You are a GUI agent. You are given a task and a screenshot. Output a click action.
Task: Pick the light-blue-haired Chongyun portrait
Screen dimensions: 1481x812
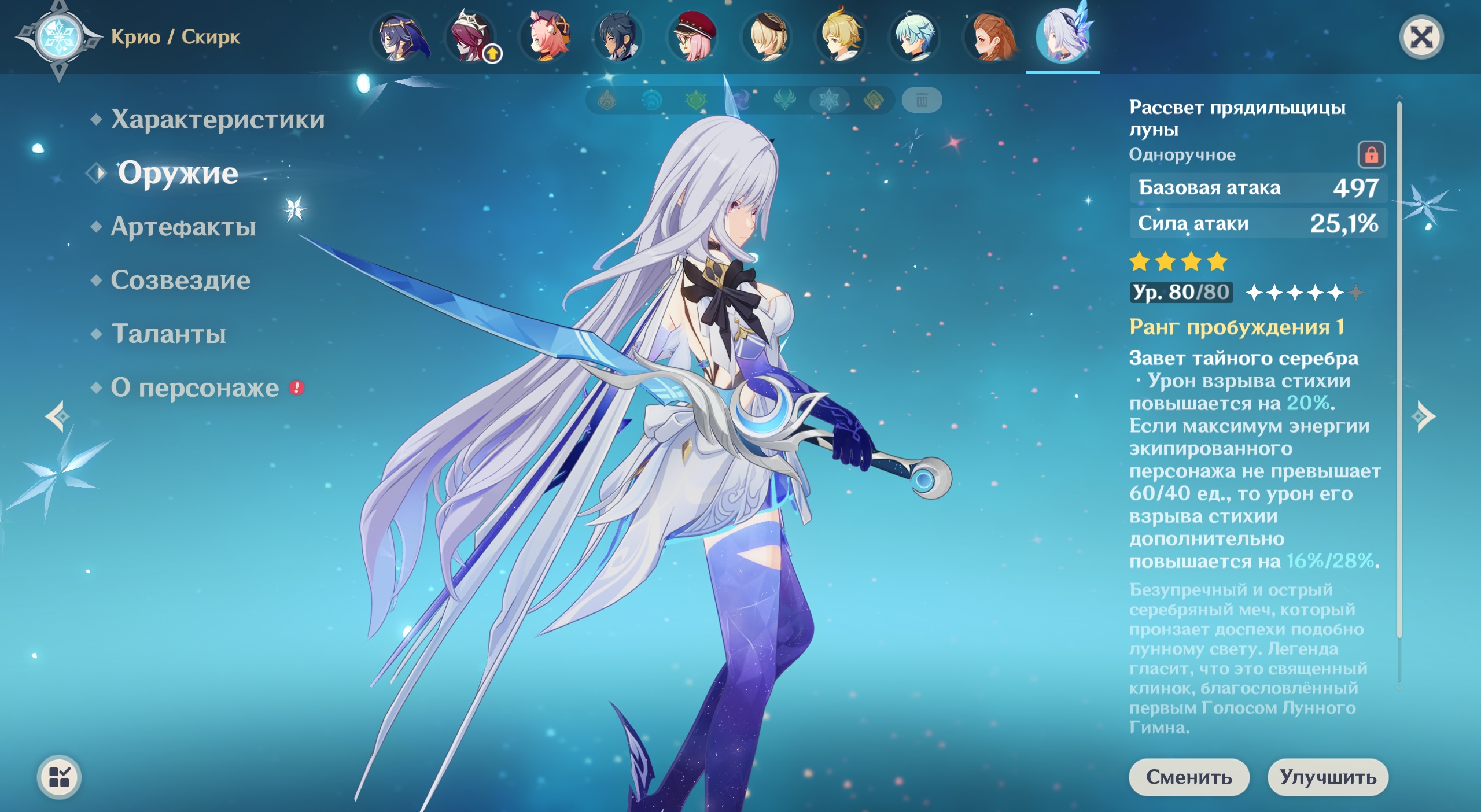[x=915, y=37]
